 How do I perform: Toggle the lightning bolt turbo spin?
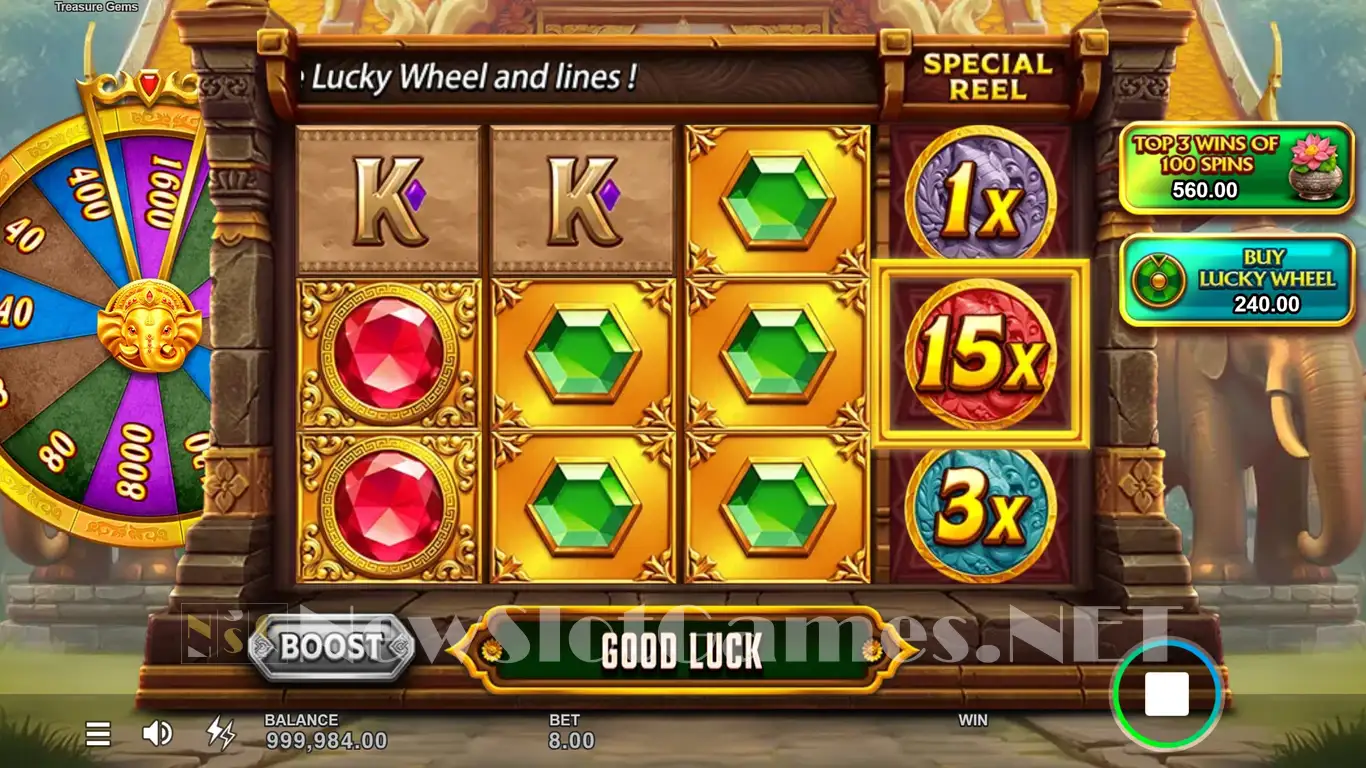pos(220,734)
